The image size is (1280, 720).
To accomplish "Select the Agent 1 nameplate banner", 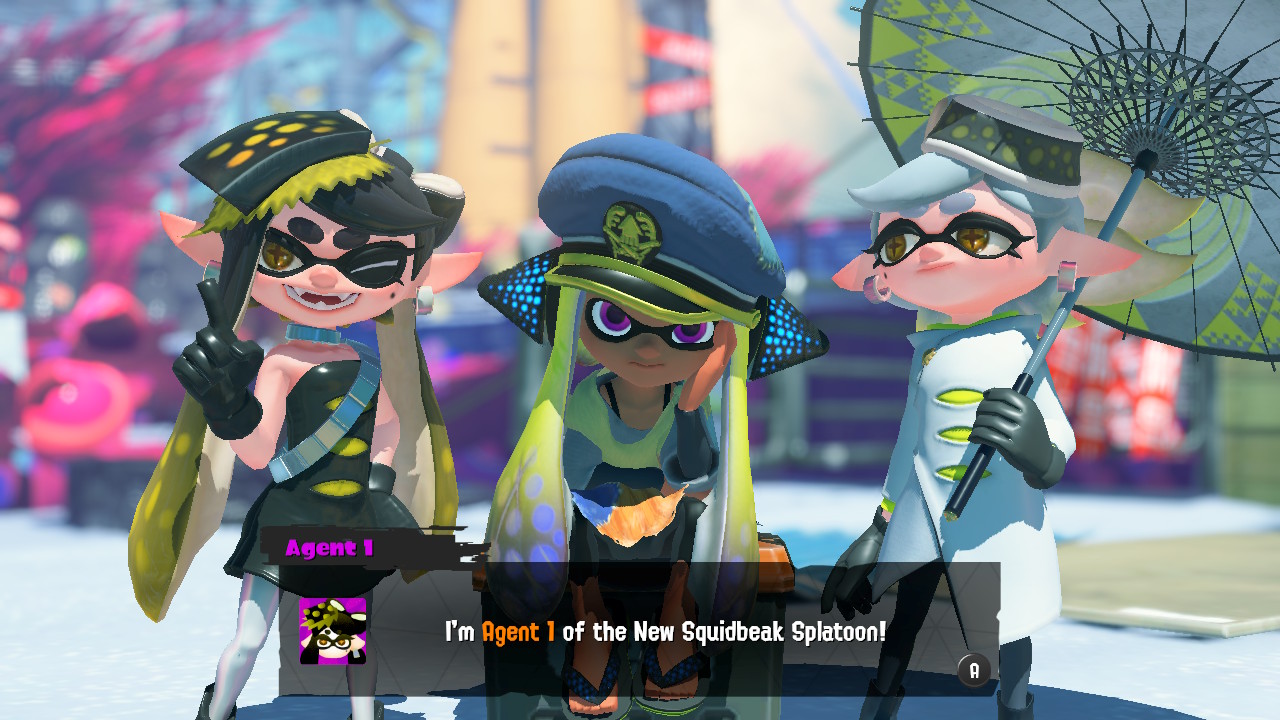I will pyautogui.click(x=330, y=546).
